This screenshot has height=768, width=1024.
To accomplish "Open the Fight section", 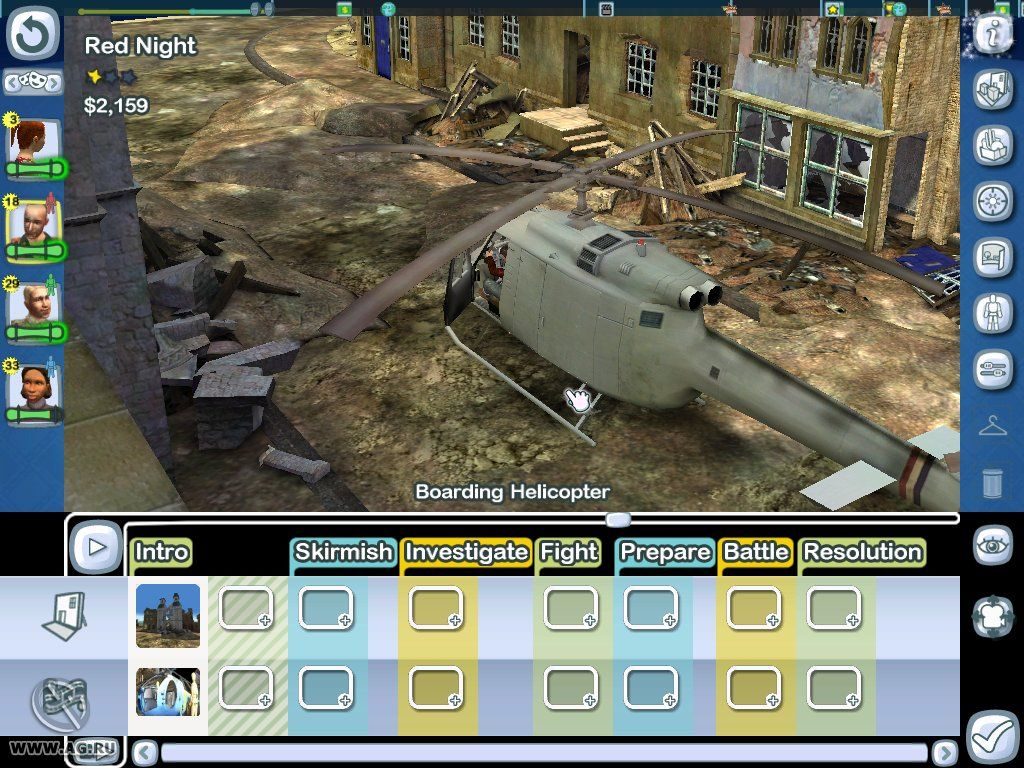I will pyautogui.click(x=568, y=553).
